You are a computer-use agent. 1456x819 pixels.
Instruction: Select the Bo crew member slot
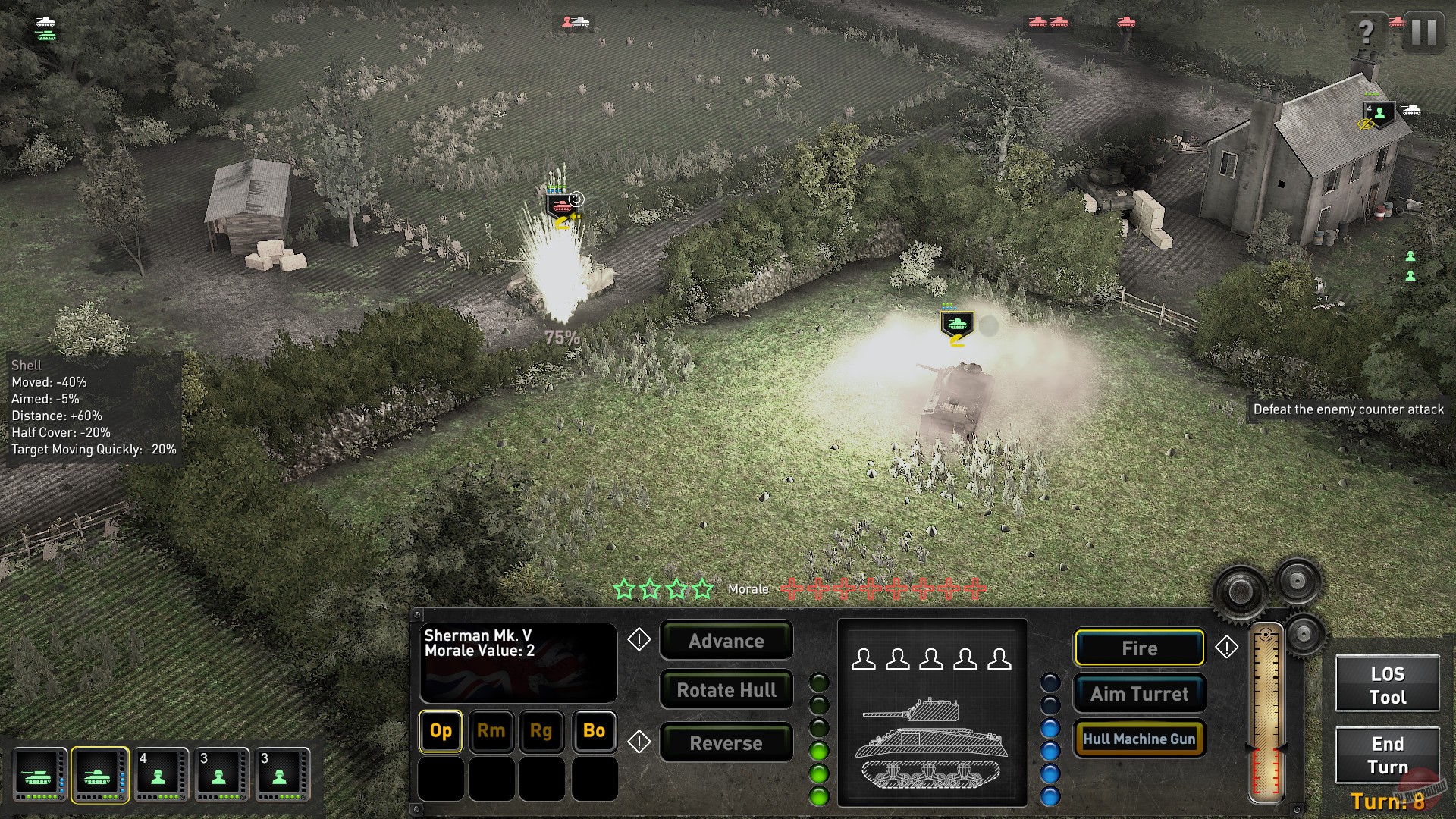tap(594, 732)
